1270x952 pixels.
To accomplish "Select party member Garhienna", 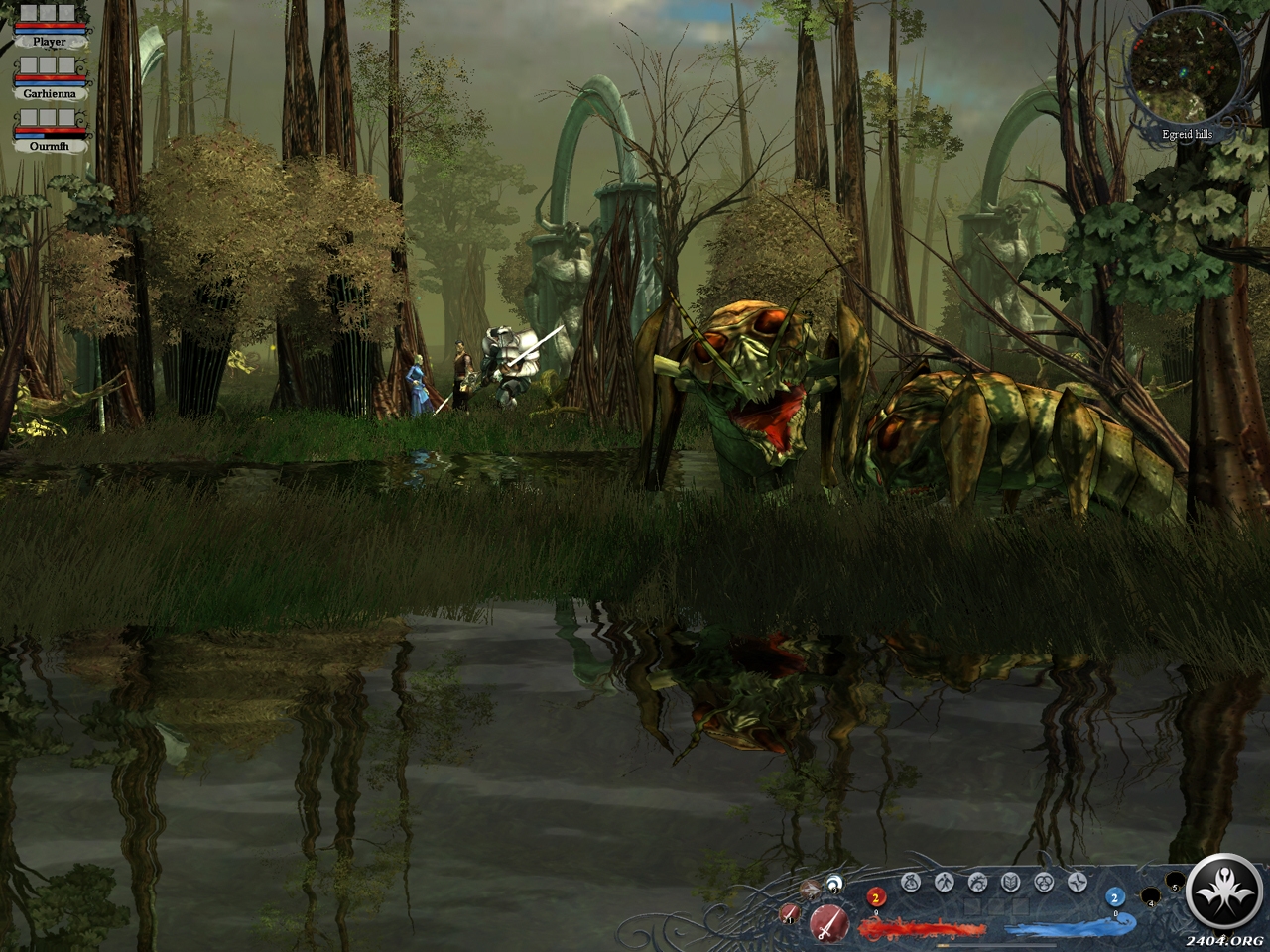I will click(x=49, y=93).
